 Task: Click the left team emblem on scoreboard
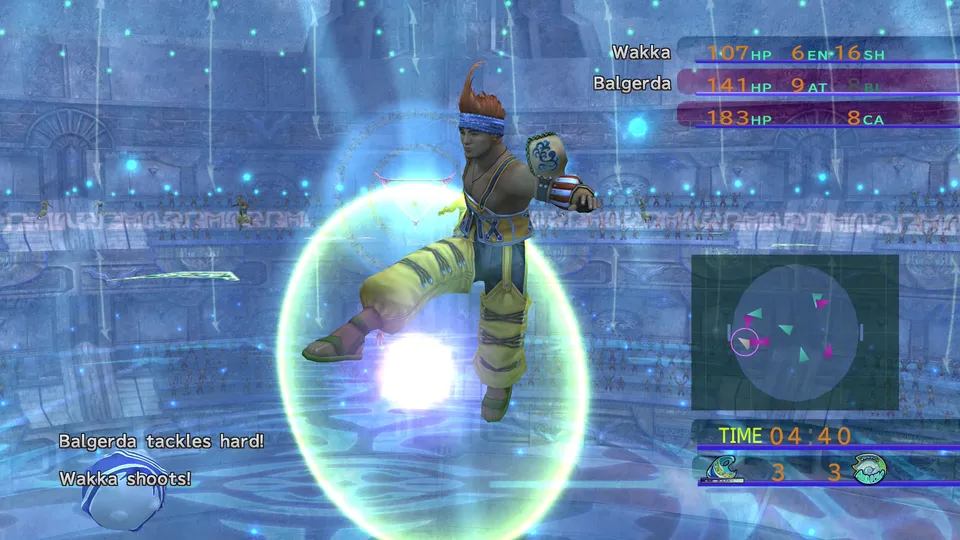pyautogui.click(x=721, y=470)
